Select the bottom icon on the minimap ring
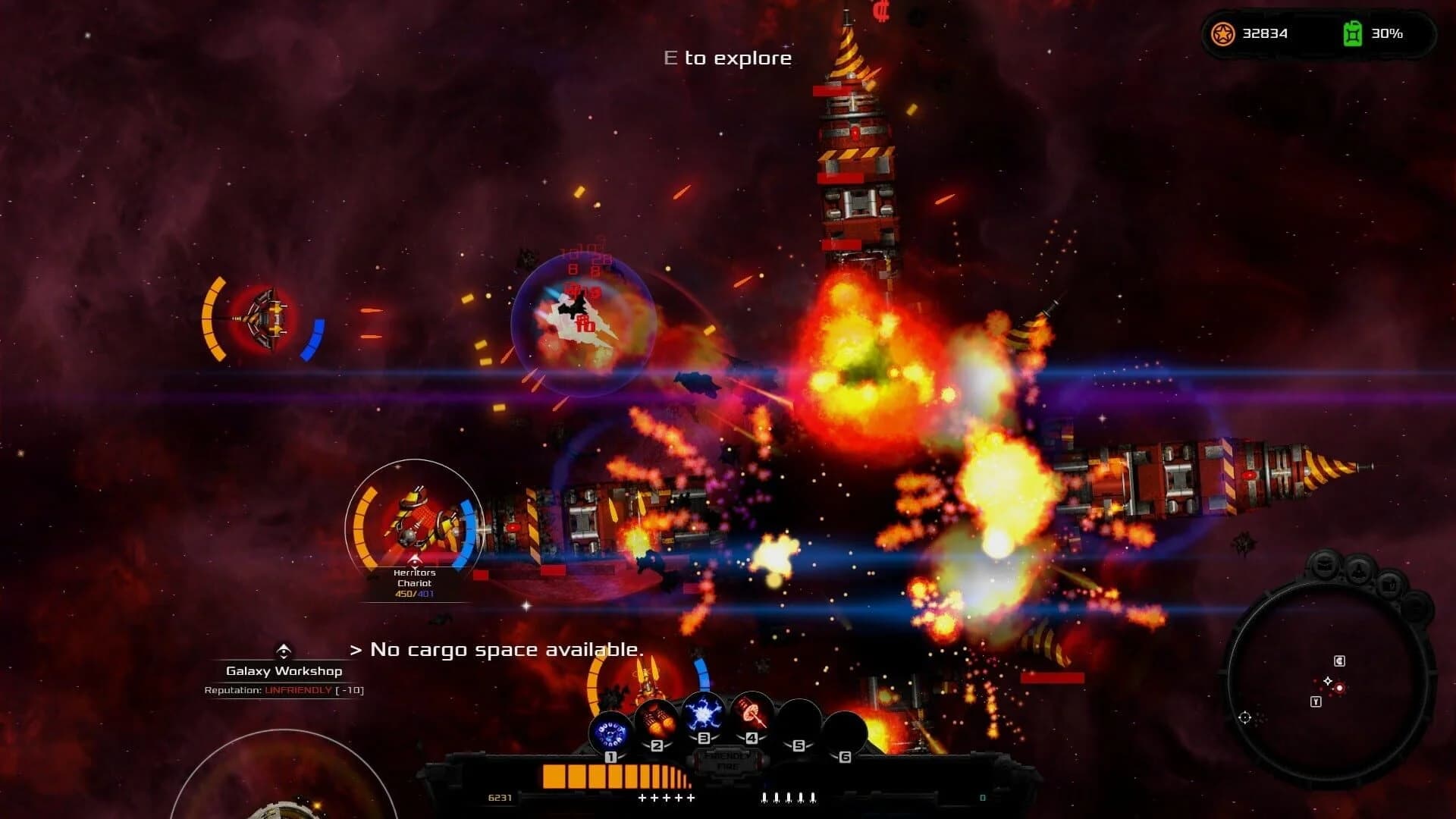The width and height of the screenshot is (1456, 819). click(x=1416, y=607)
